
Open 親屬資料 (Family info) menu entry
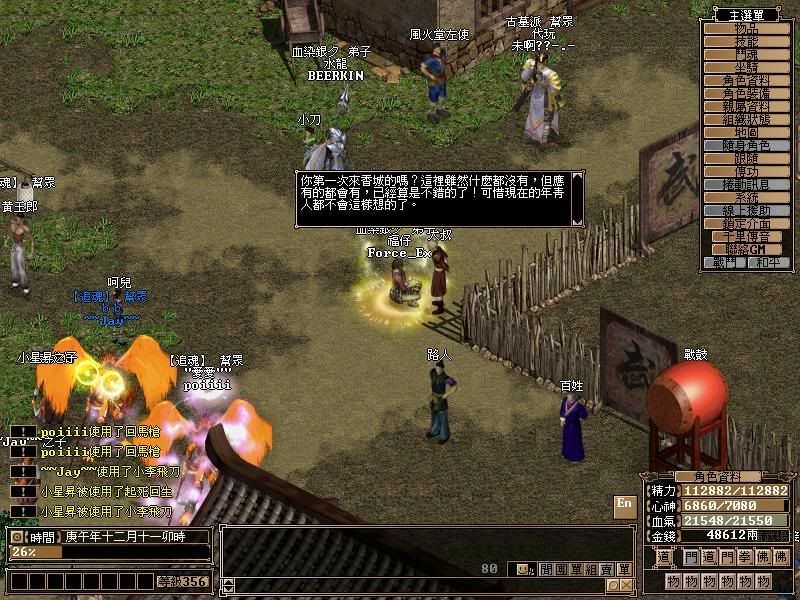click(x=746, y=106)
